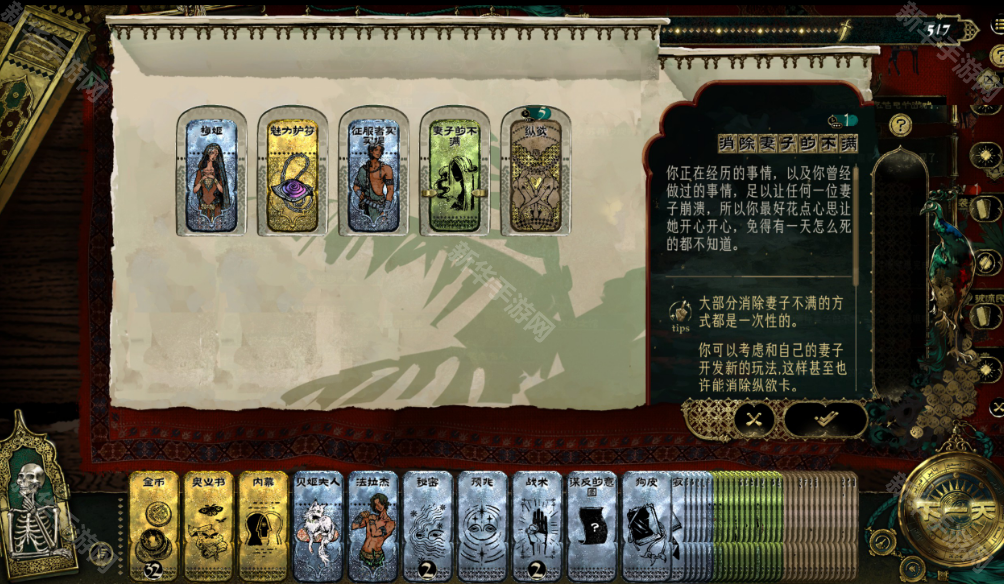Click the 纵欲 card slot
Screen dimensions: 1004x584
coord(535,172)
